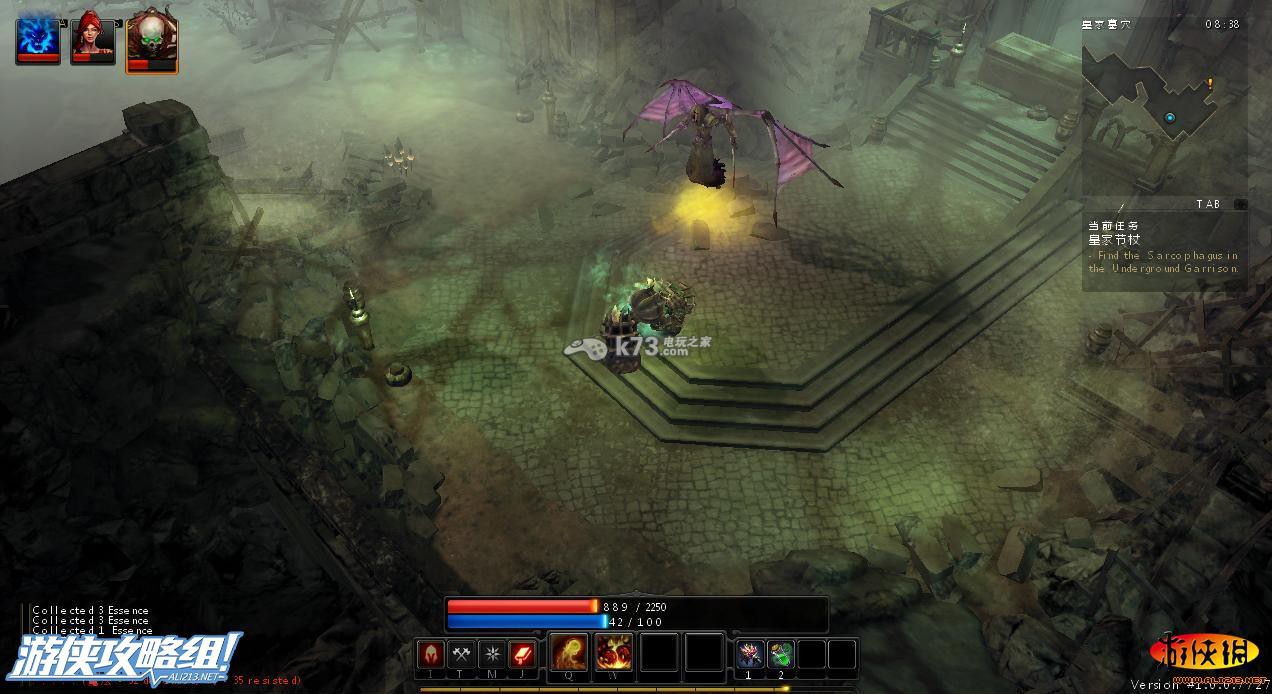Click the small button beside TAB label

tap(1240, 204)
